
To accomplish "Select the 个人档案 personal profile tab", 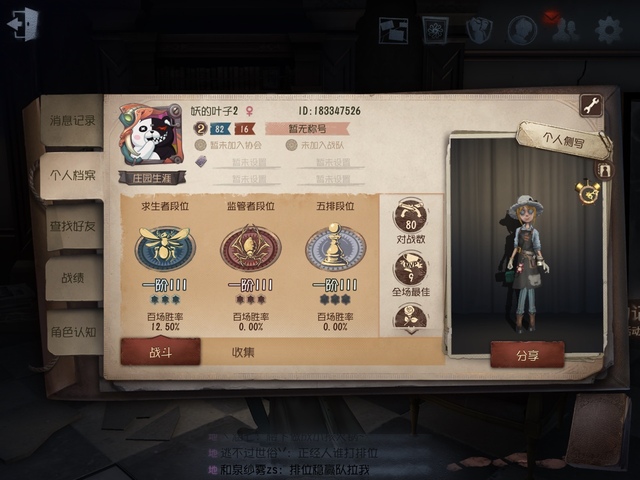I will [73, 175].
